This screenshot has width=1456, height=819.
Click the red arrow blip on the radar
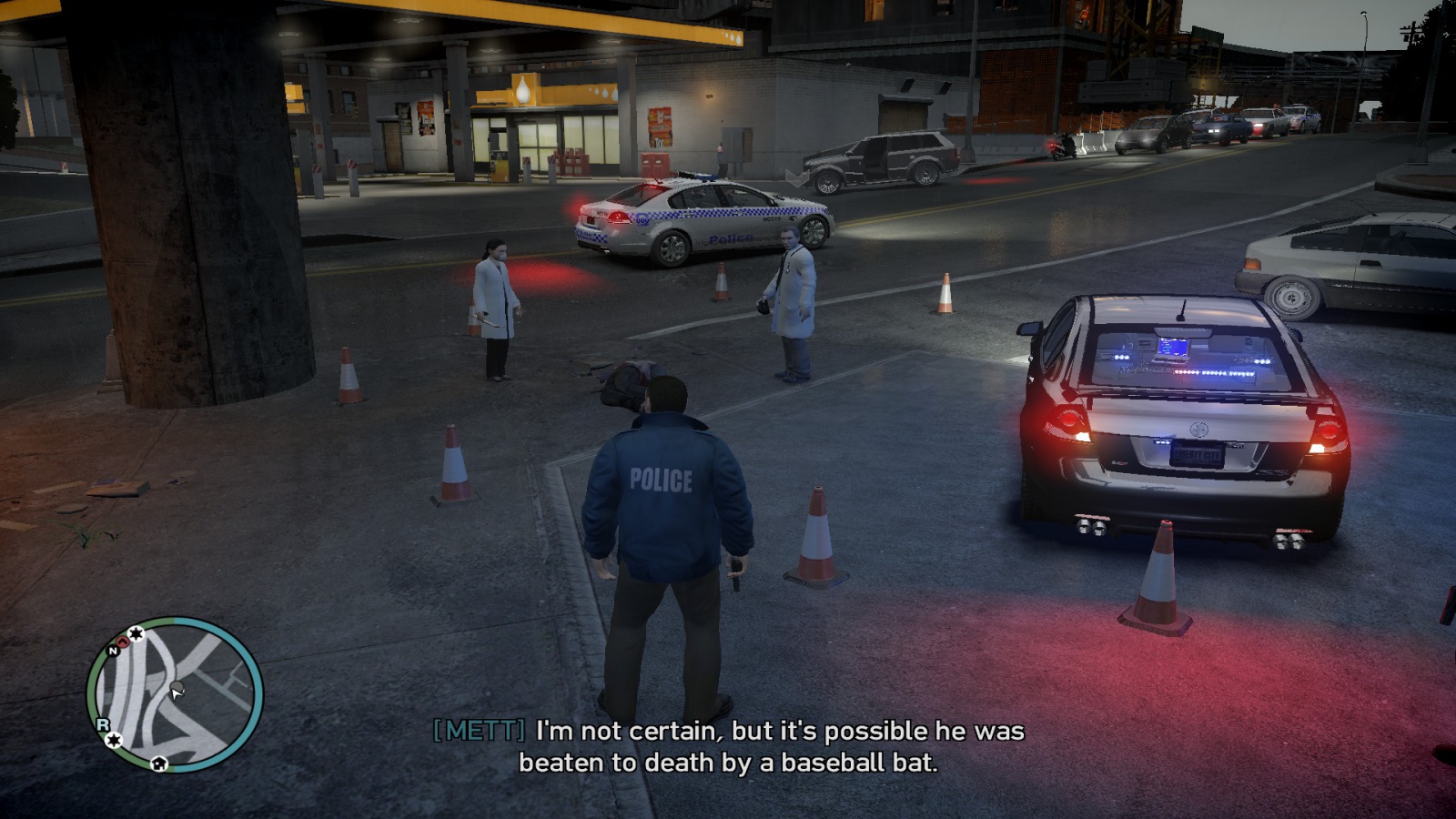click(123, 642)
